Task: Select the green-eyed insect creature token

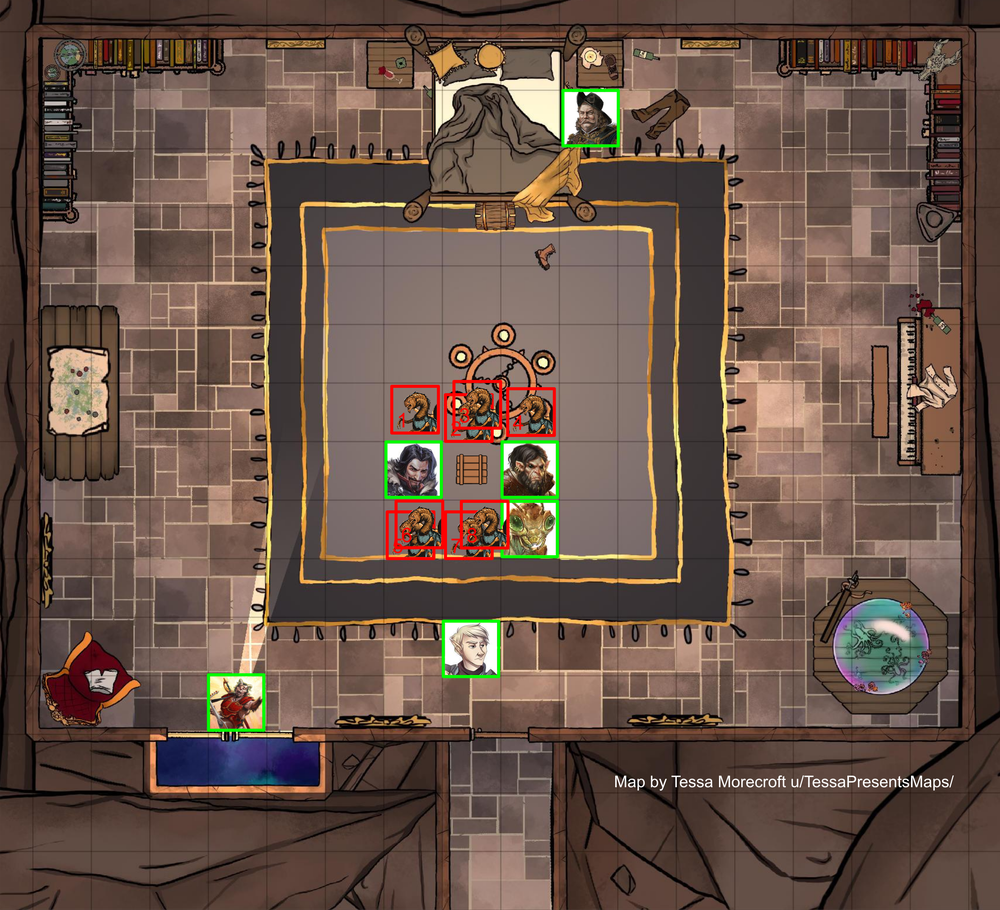Action: pyautogui.click(x=530, y=528)
